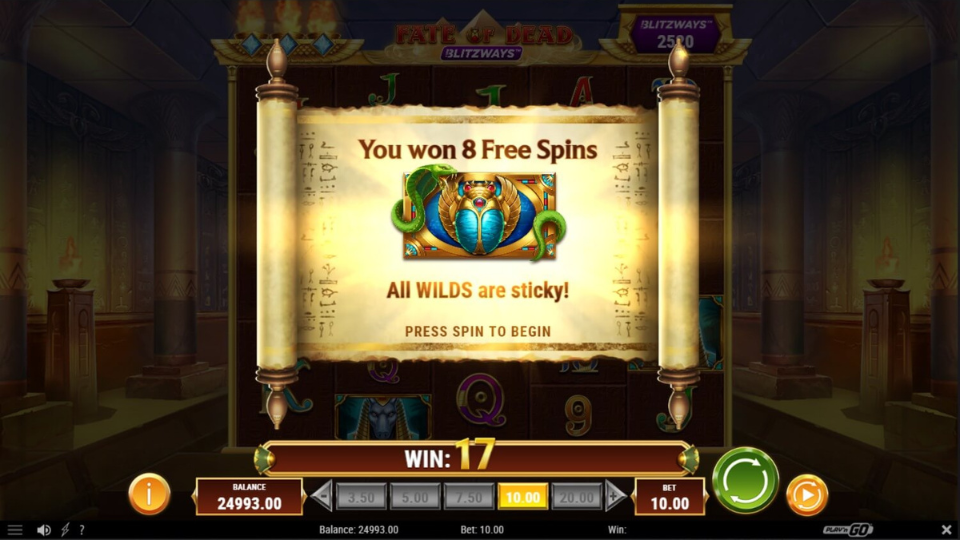Open the hamburger menu
The image size is (960, 540).
click(15, 530)
